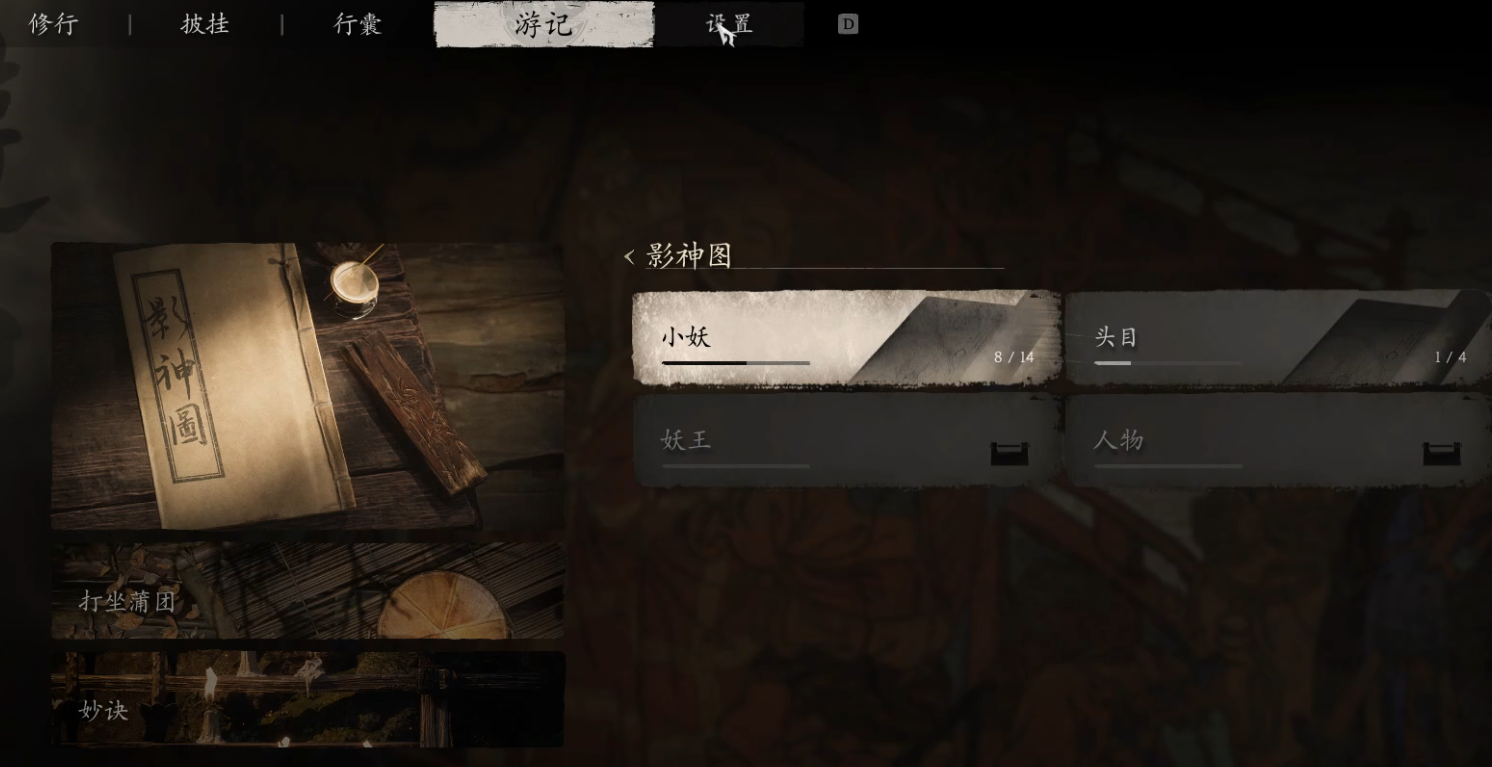
Task: Open the 行囊 inventory tab
Action: click(x=357, y=24)
